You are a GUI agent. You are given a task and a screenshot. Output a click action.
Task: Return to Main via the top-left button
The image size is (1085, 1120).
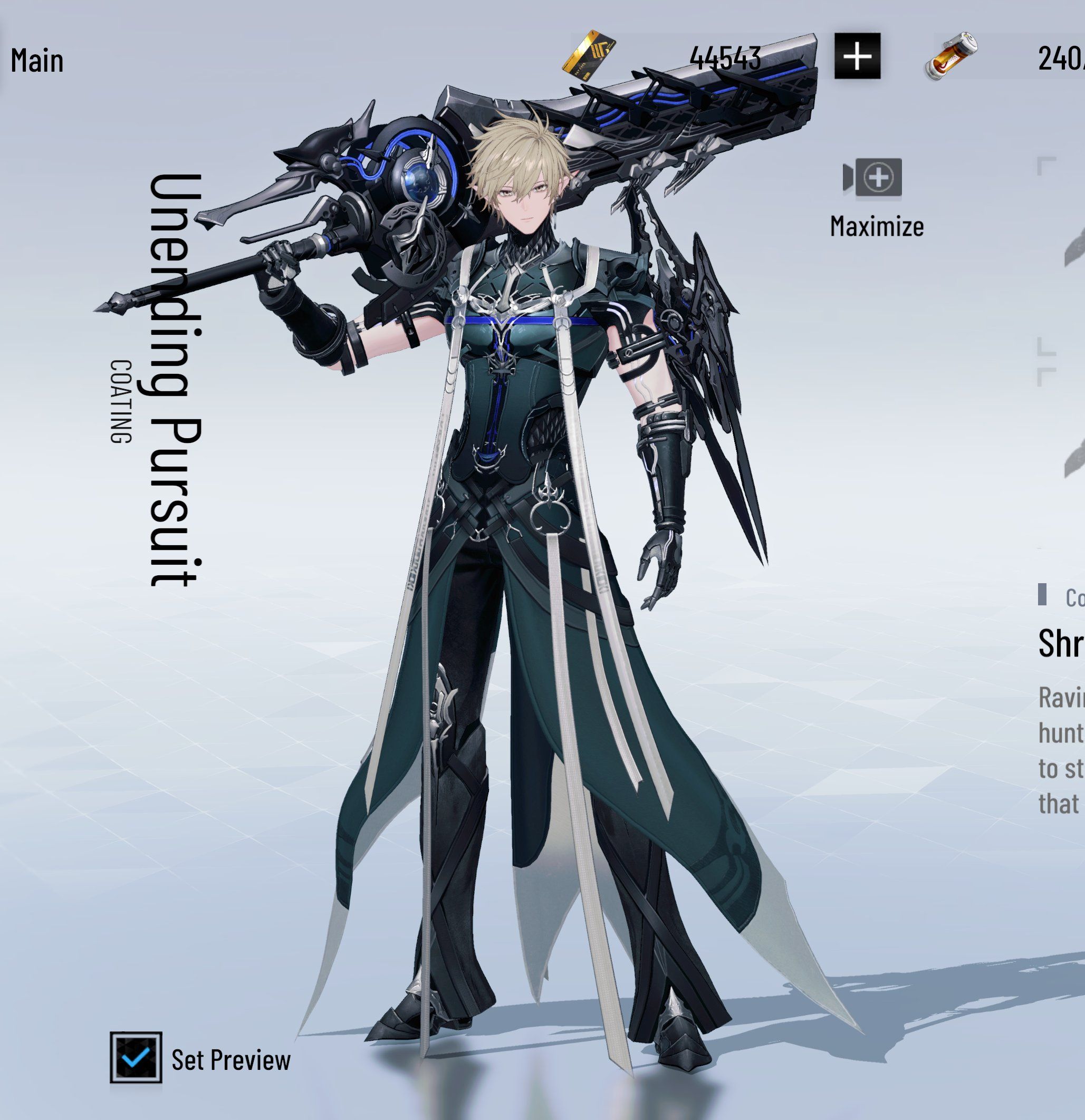coord(36,60)
